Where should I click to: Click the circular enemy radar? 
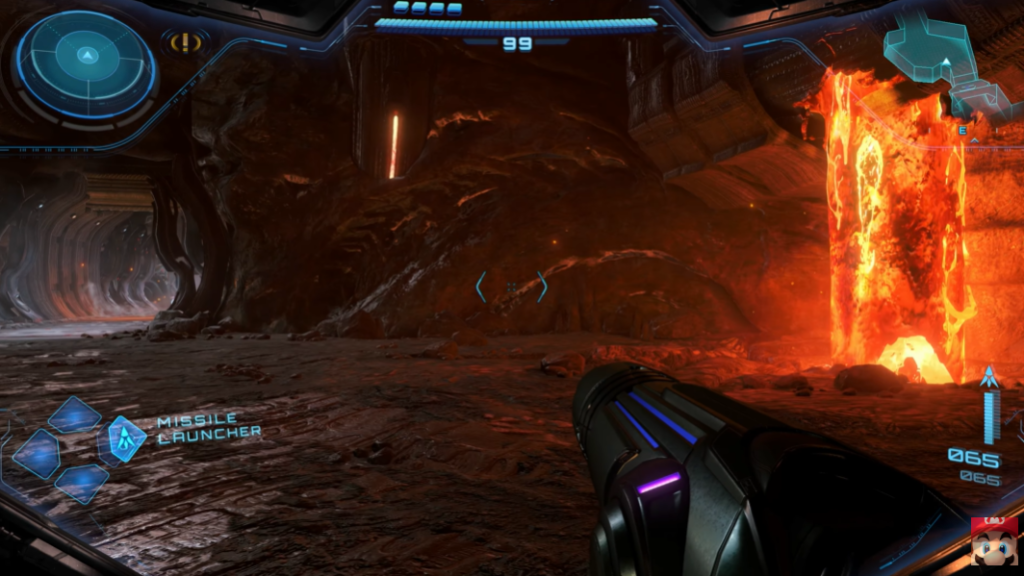pyautogui.click(x=87, y=62)
